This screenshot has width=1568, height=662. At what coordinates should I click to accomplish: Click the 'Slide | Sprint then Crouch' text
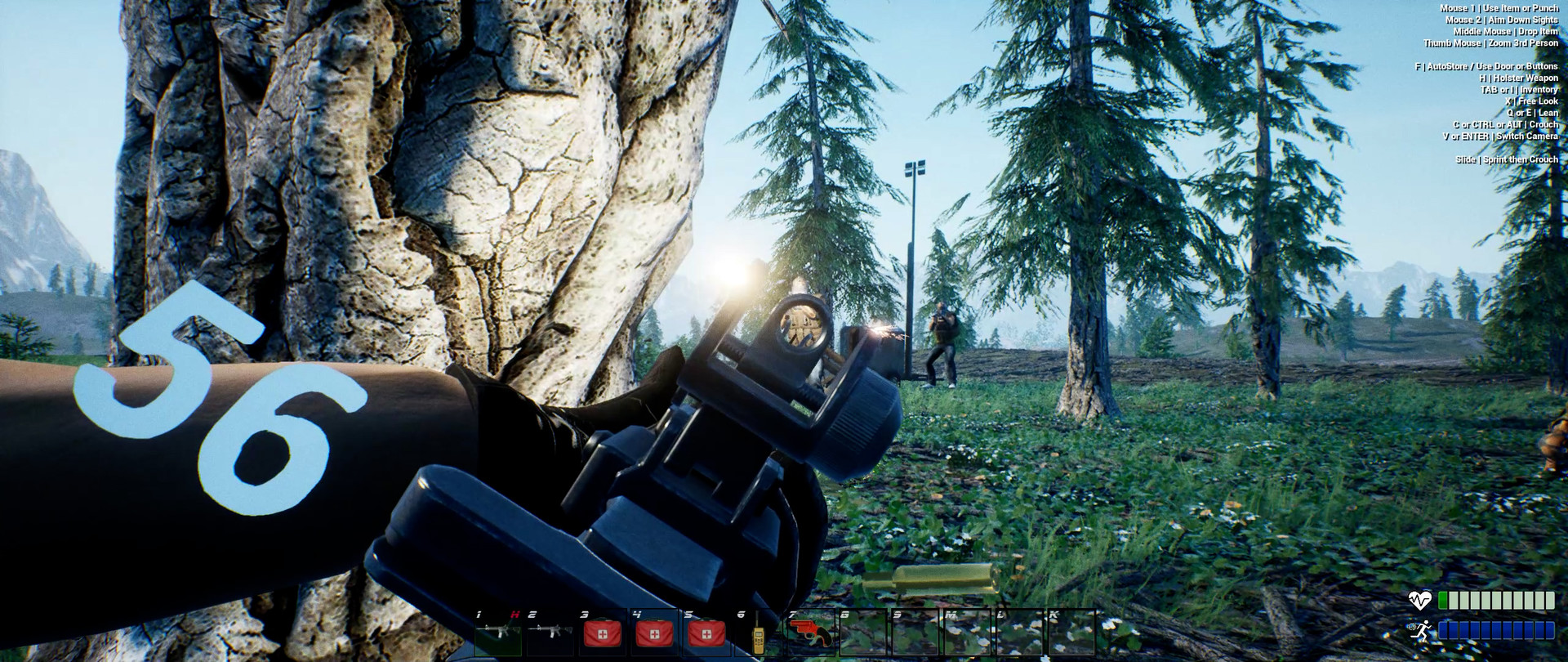tap(1507, 160)
